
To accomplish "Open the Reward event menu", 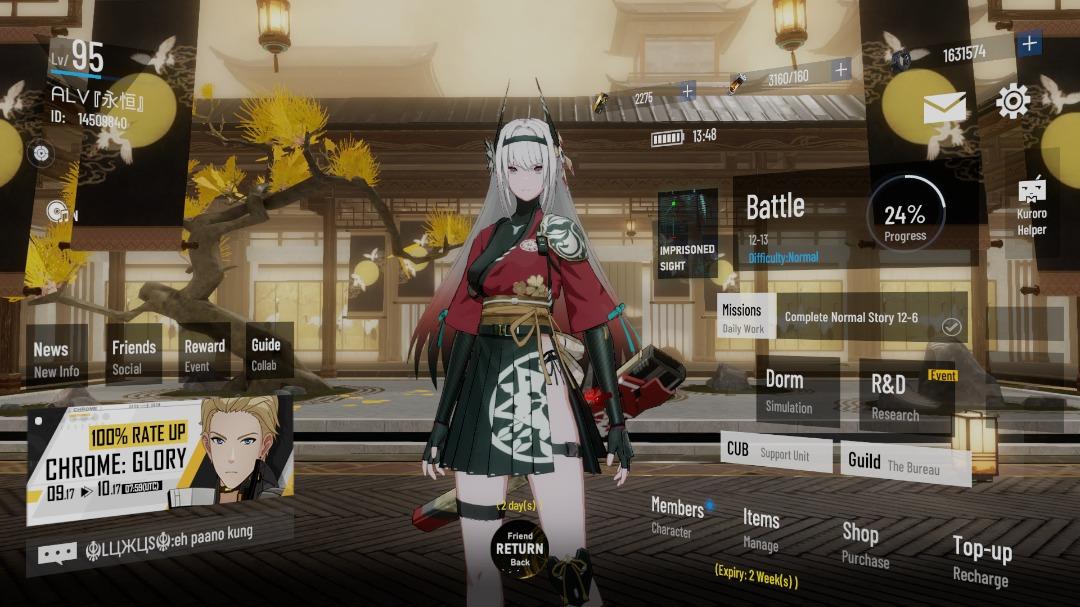I will [x=204, y=355].
